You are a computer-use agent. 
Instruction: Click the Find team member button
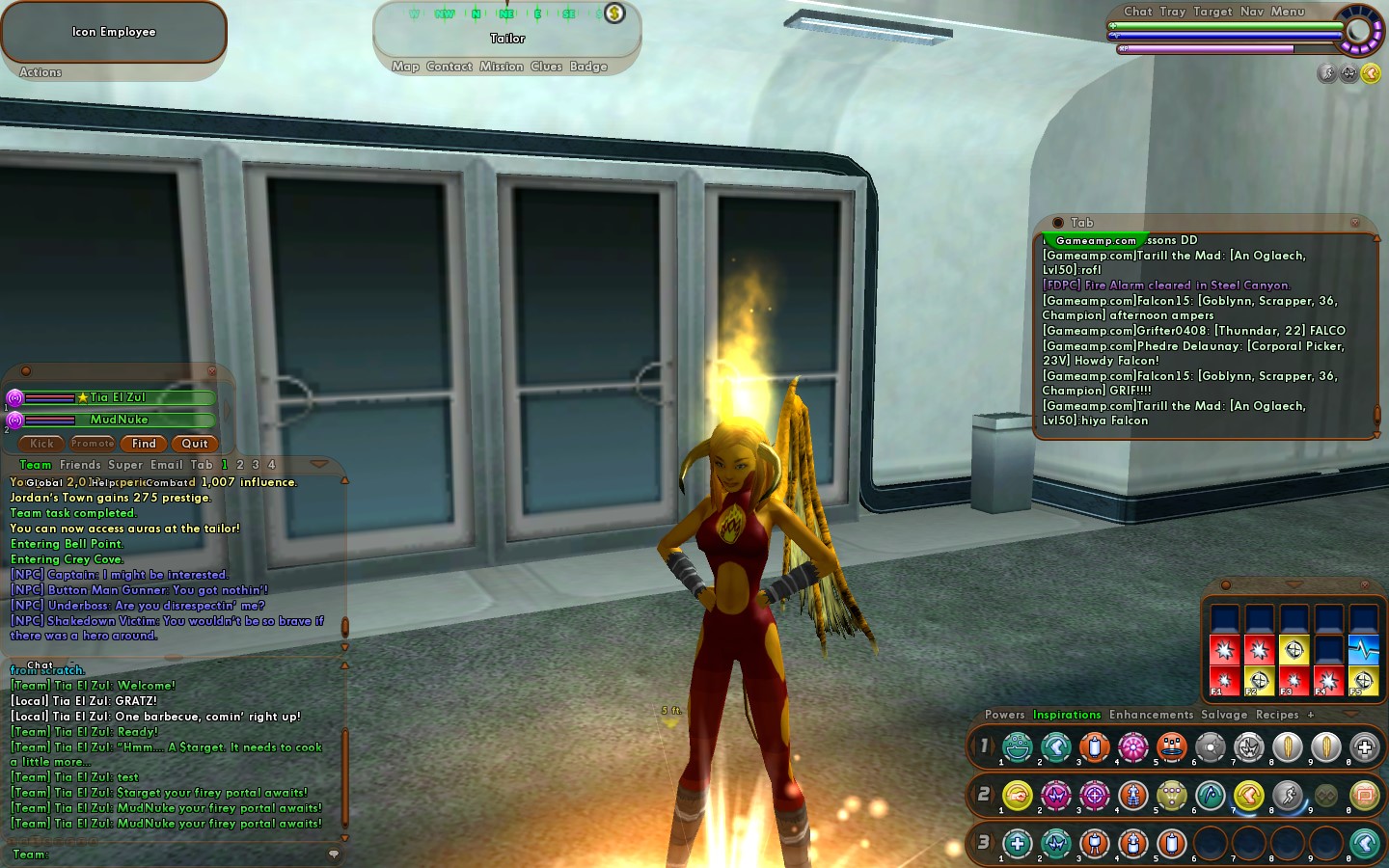coord(144,444)
